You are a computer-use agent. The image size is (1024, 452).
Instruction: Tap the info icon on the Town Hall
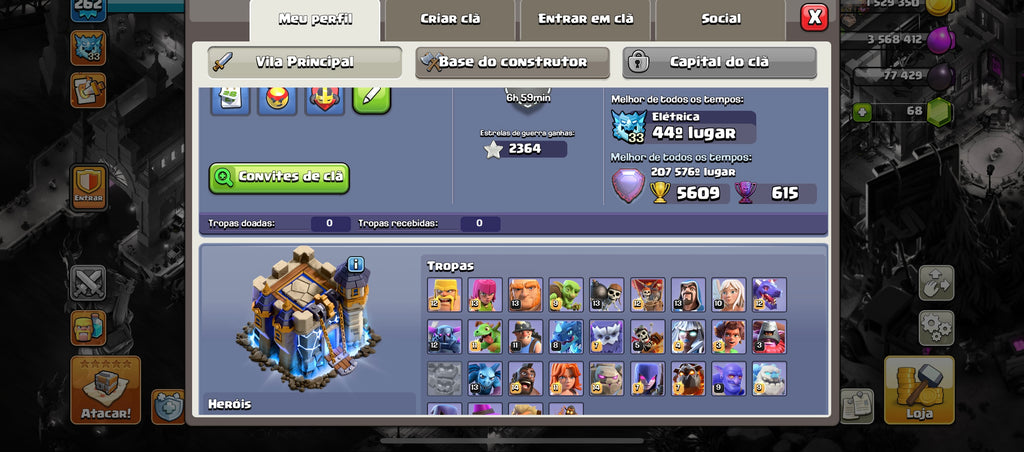click(356, 265)
